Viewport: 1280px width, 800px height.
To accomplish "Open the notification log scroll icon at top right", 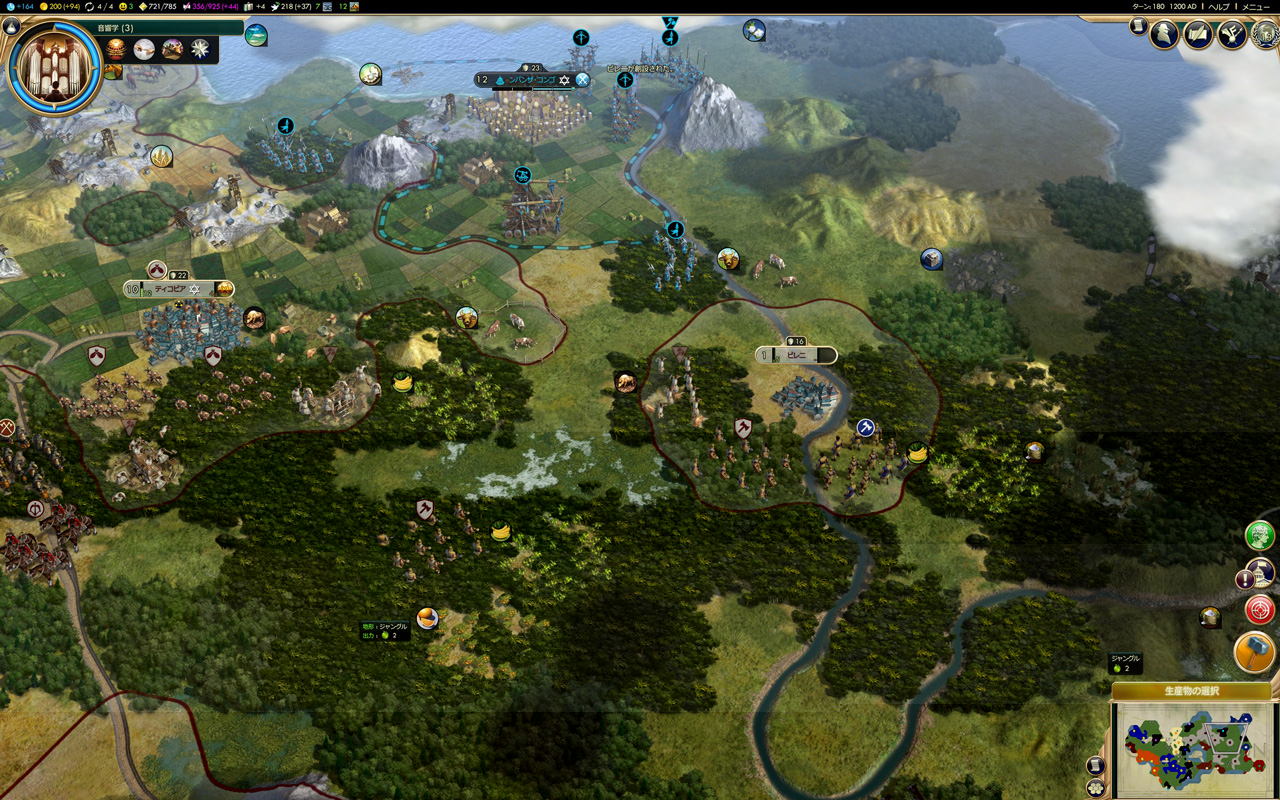I will pos(1138,26).
